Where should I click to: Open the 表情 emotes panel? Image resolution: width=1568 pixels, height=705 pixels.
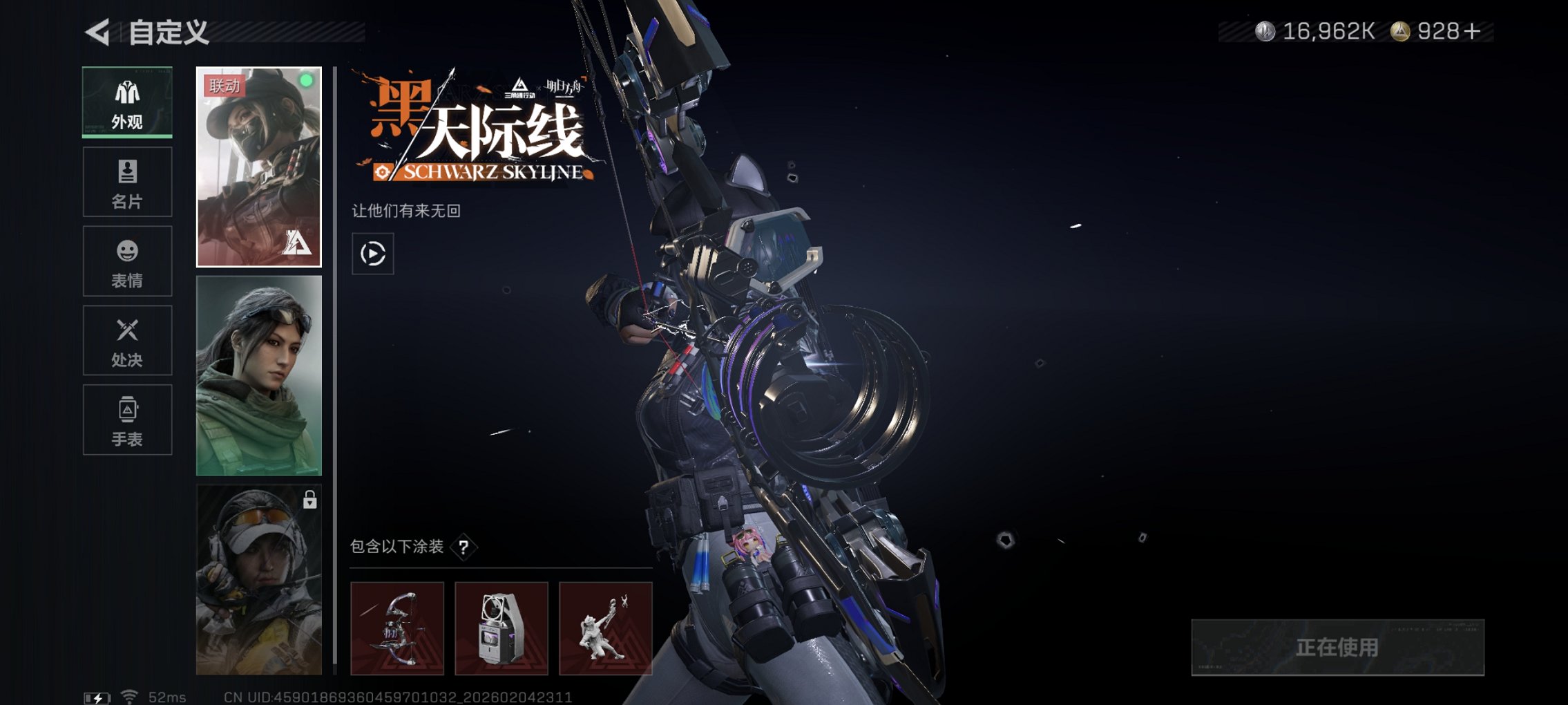click(x=127, y=261)
